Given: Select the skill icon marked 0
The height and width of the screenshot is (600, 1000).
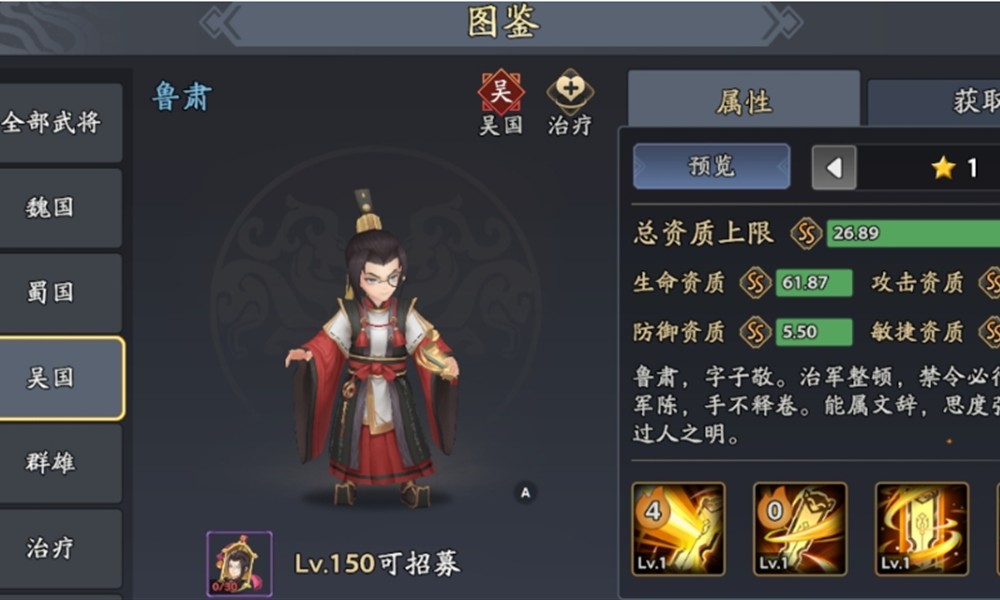Looking at the screenshot, I should pos(800,529).
